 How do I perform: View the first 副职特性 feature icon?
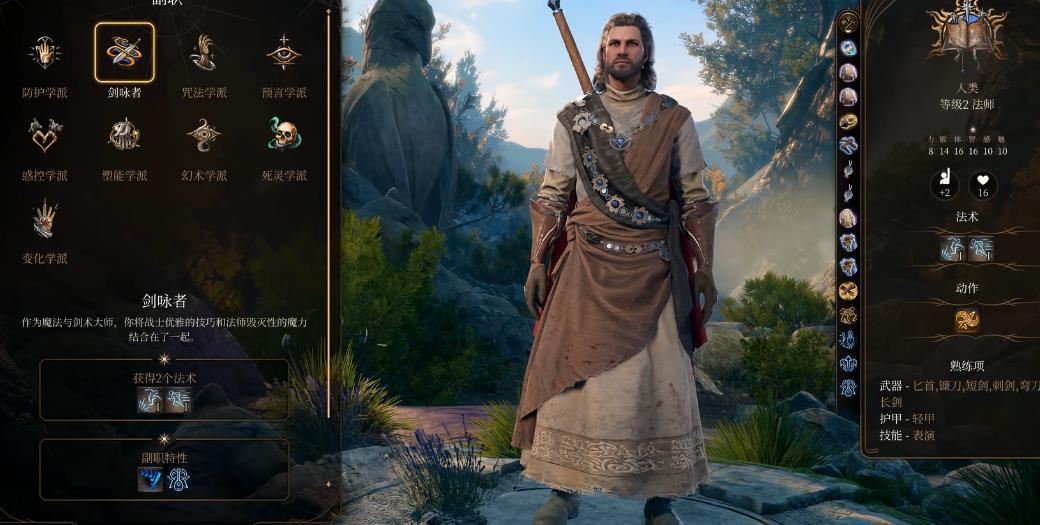point(150,480)
